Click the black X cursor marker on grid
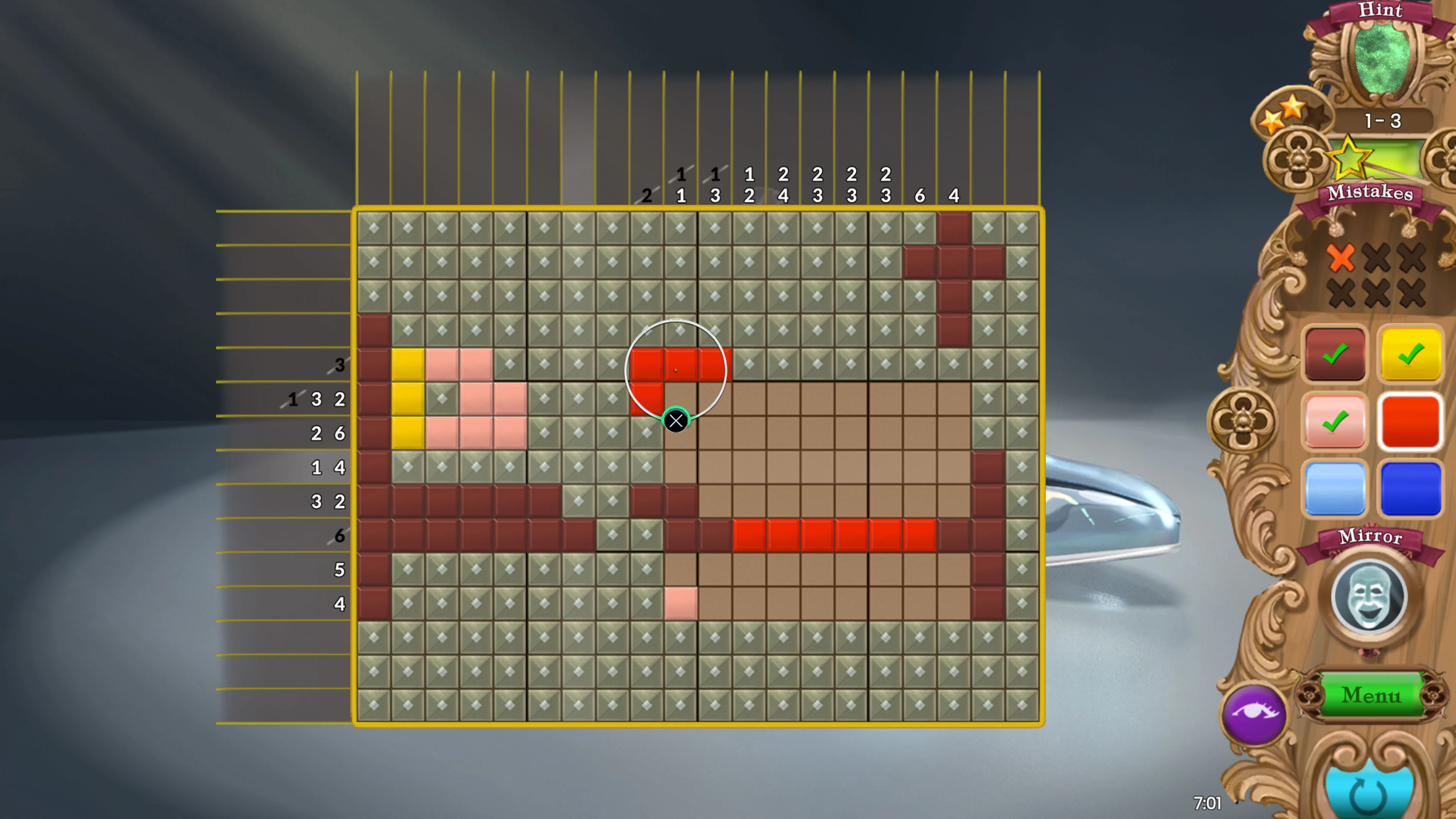 pyautogui.click(x=676, y=421)
